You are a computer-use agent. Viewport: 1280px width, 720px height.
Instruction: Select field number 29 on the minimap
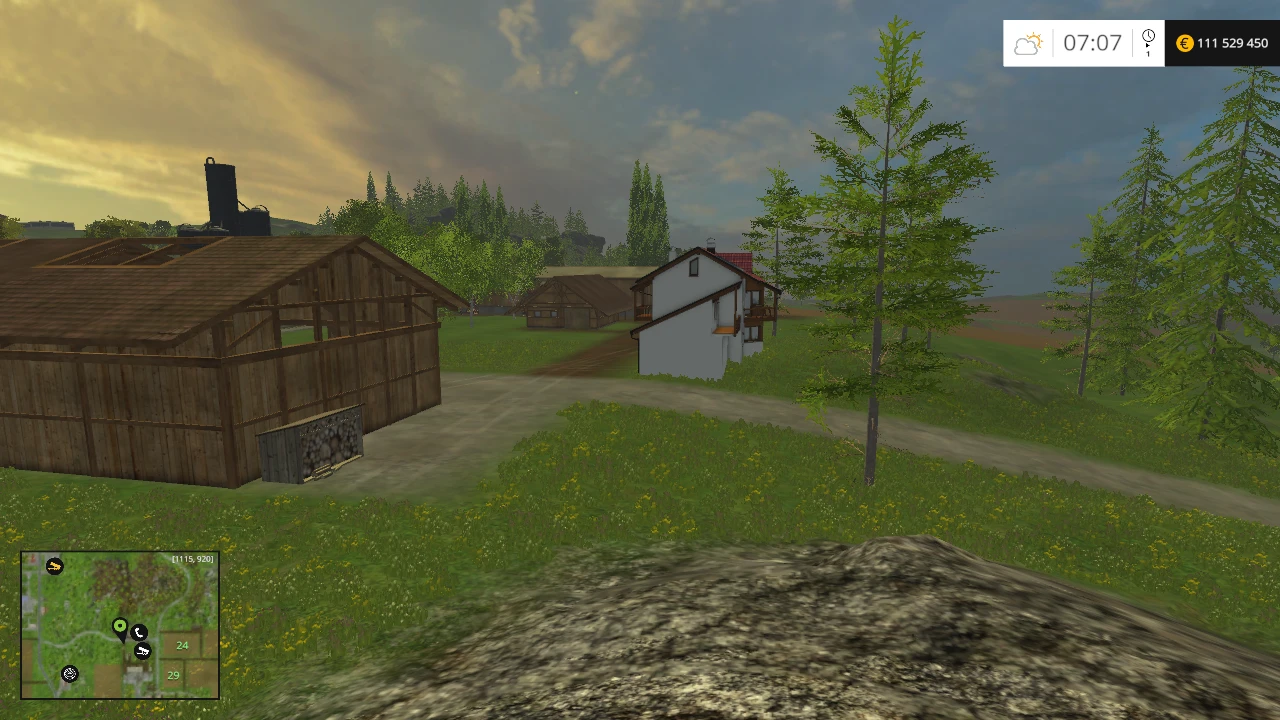(x=173, y=675)
